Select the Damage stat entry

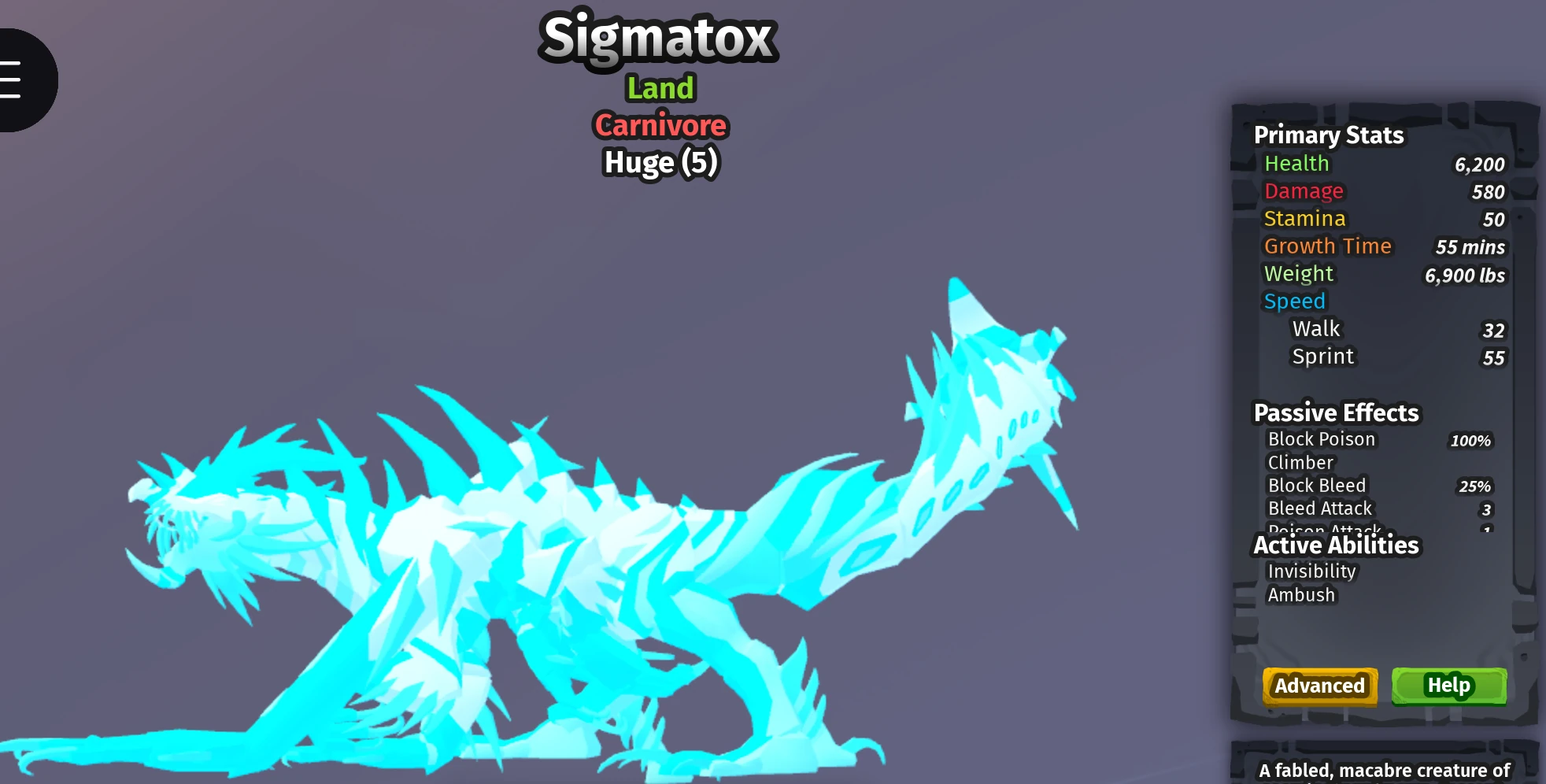(1304, 190)
